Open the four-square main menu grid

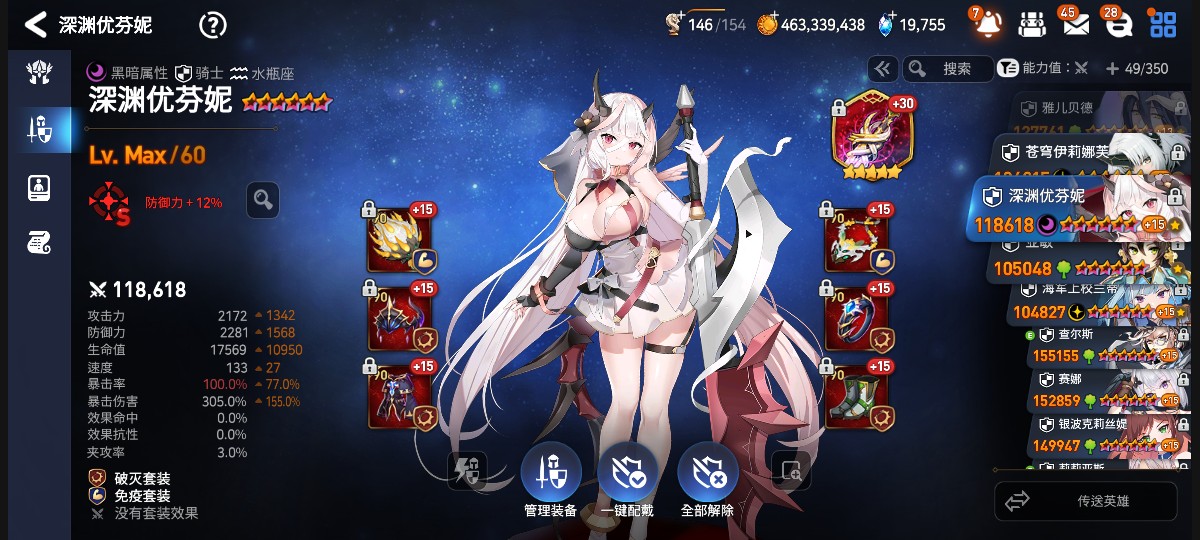click(1163, 25)
